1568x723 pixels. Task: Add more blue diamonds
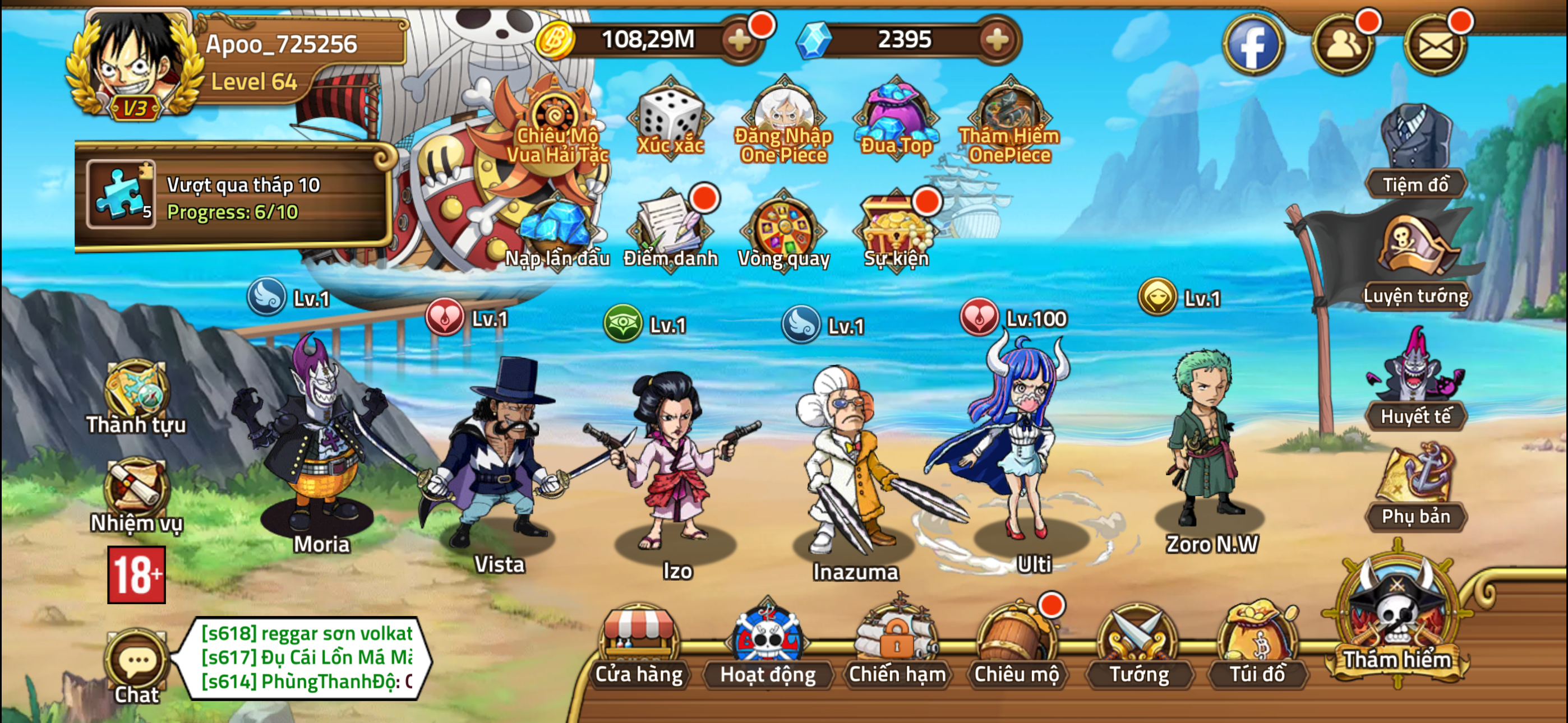click(x=997, y=40)
